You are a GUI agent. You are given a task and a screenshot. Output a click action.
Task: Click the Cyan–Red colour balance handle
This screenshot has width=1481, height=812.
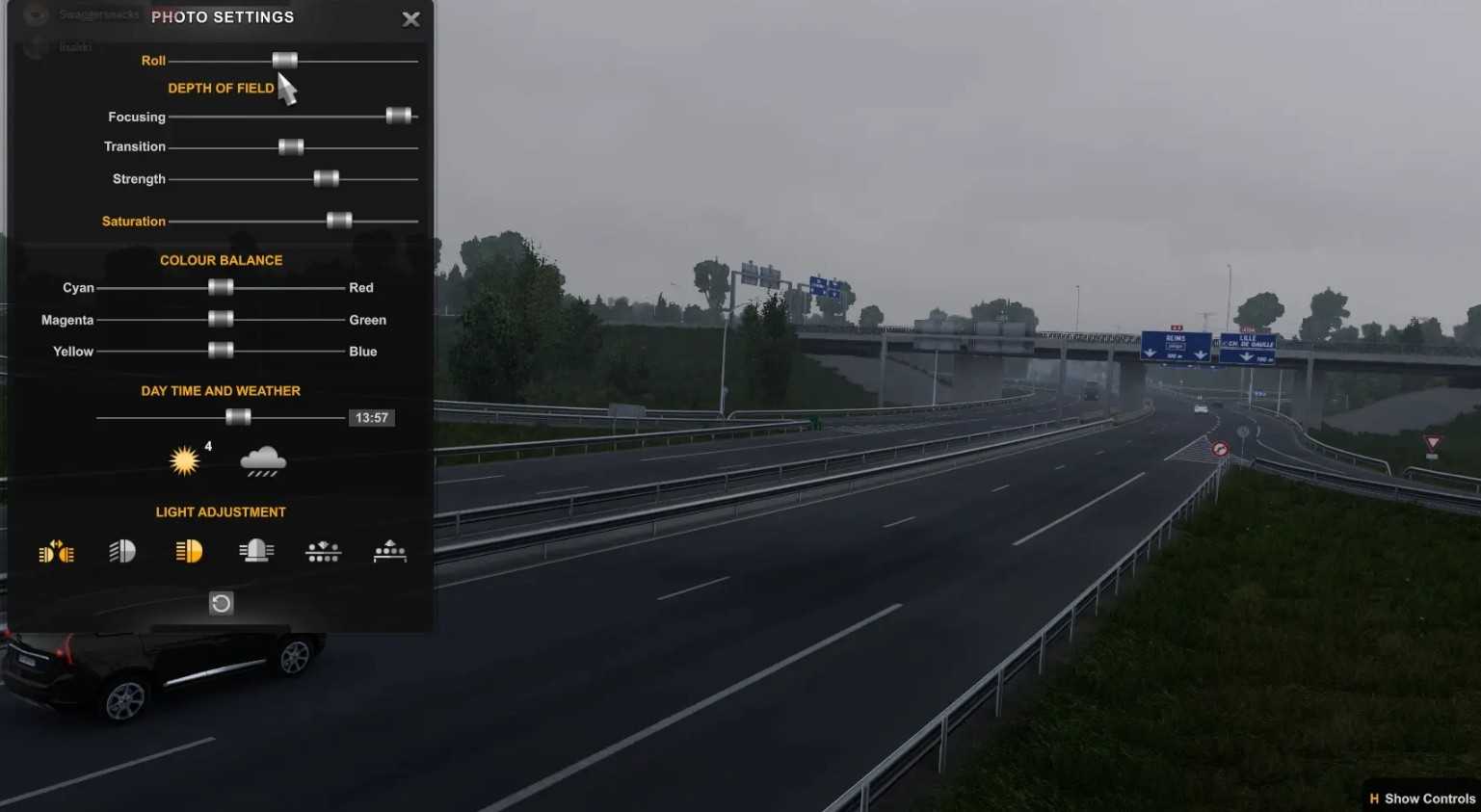[x=221, y=287]
